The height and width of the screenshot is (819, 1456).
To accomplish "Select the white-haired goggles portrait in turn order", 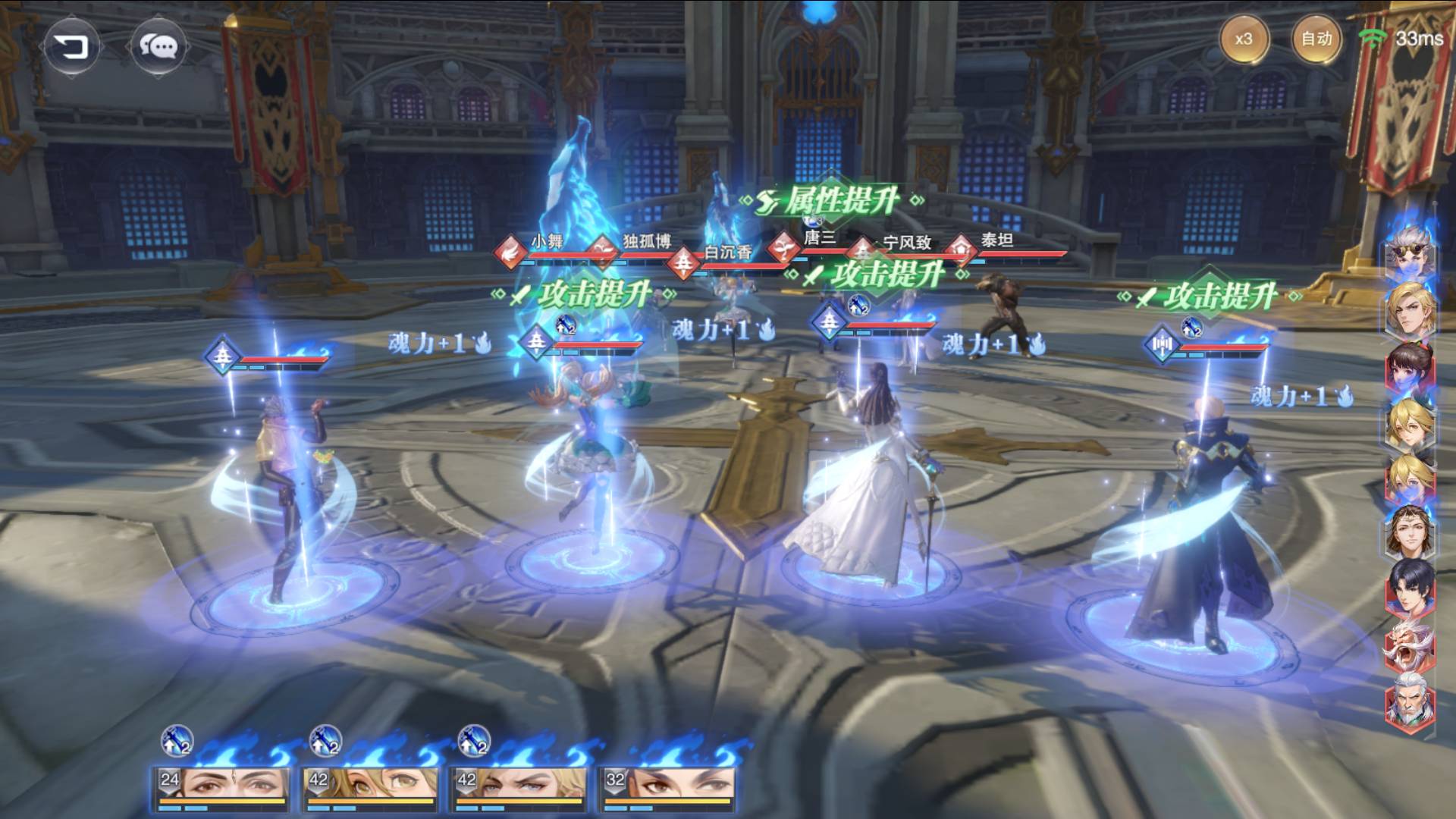I will tap(1409, 249).
